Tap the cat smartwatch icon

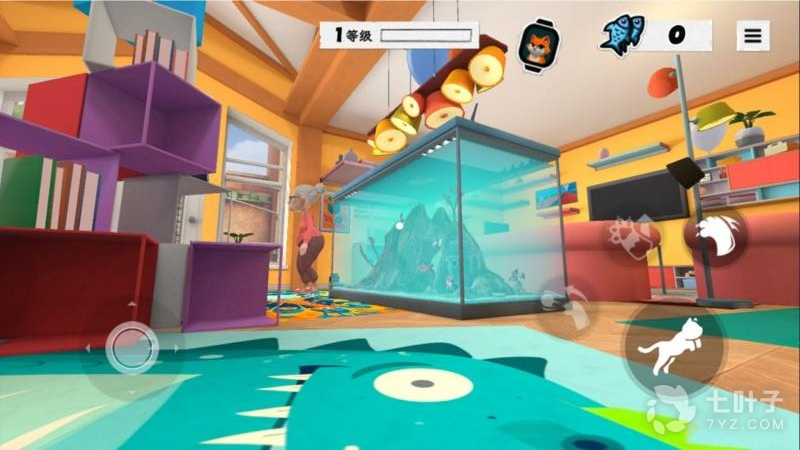point(539,39)
